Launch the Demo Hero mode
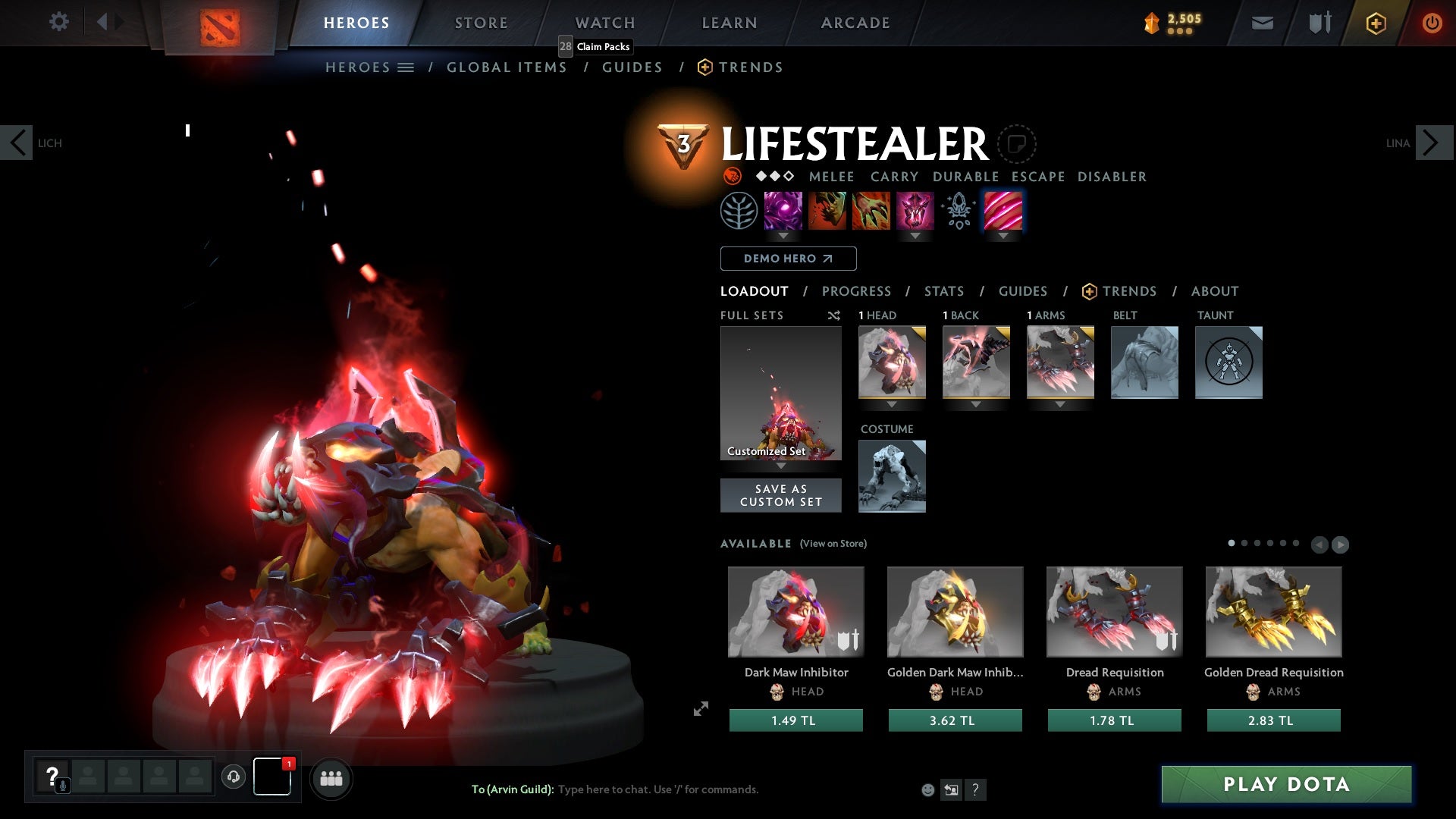 [x=788, y=259]
